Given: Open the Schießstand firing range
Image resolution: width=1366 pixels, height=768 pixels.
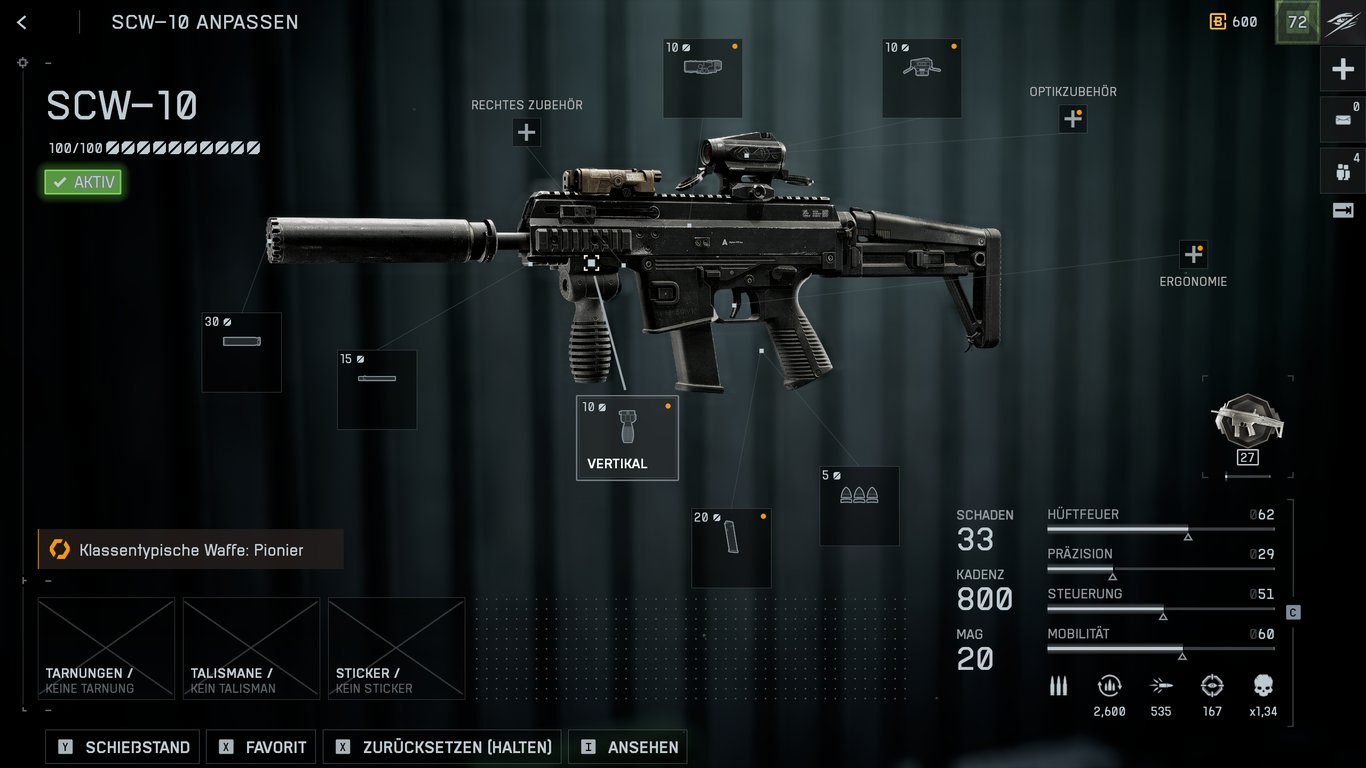Looking at the screenshot, I should (123, 747).
